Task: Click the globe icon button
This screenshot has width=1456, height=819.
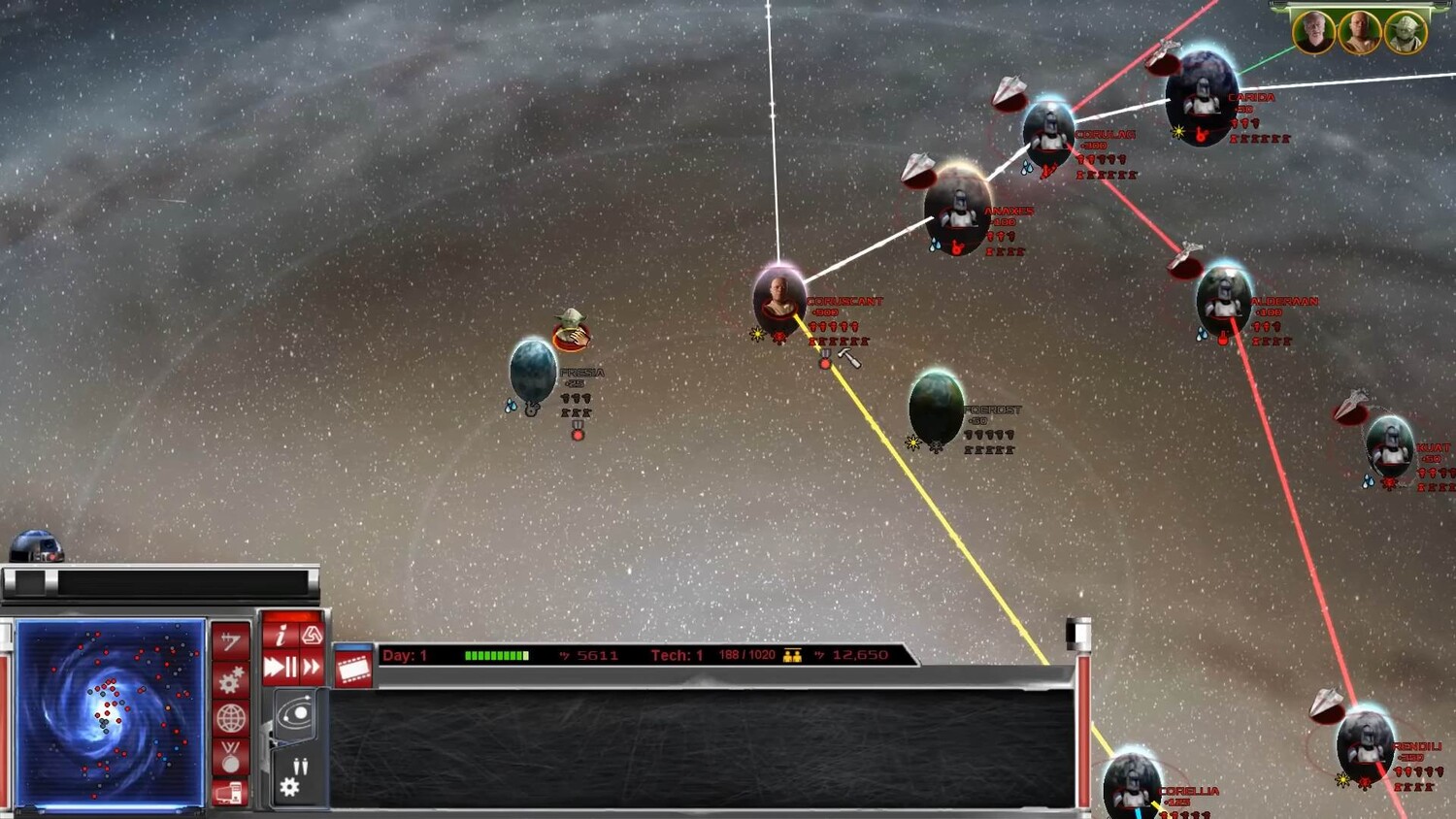Action: (x=230, y=718)
